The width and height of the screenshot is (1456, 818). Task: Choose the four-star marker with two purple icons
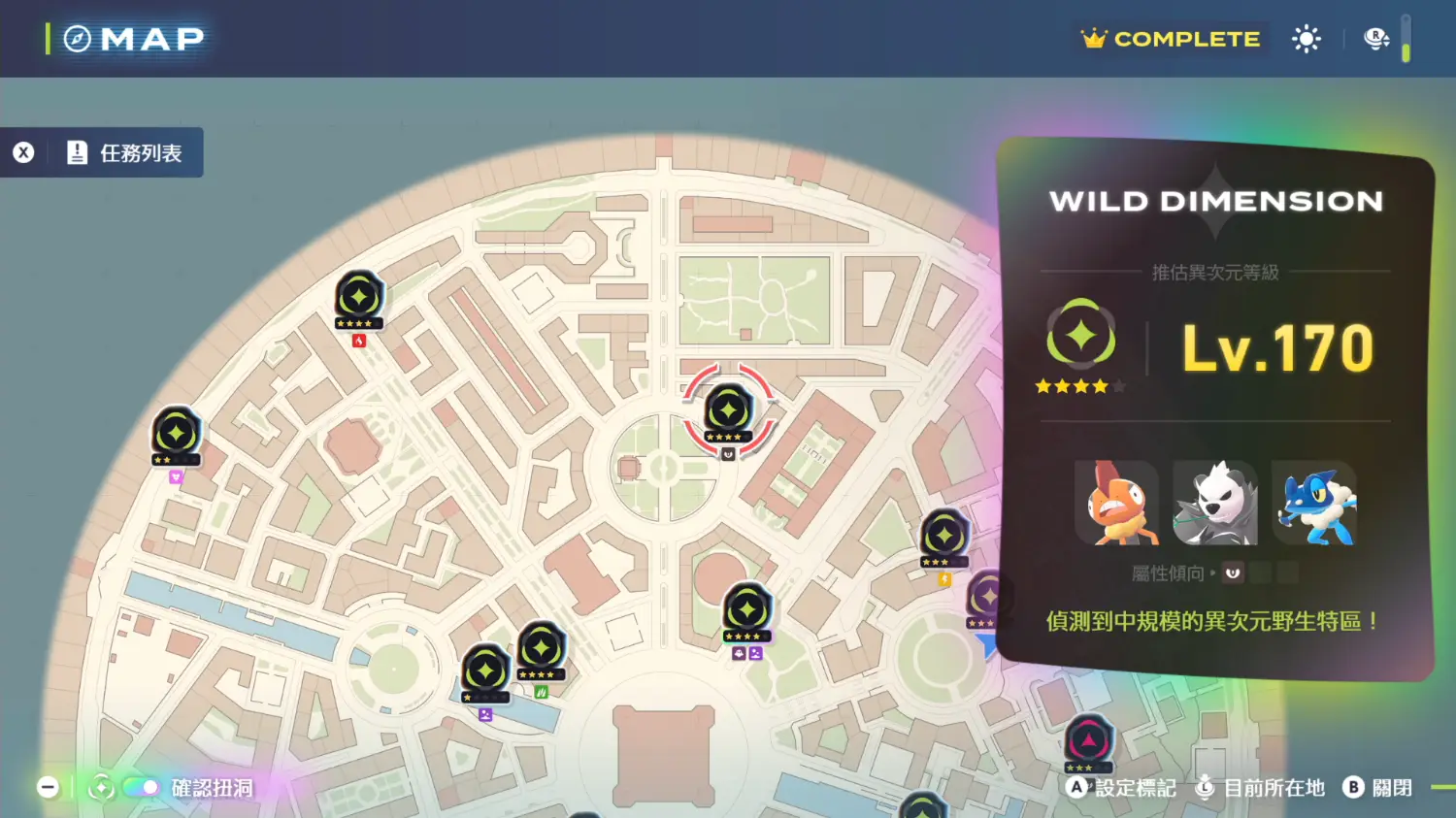(746, 610)
